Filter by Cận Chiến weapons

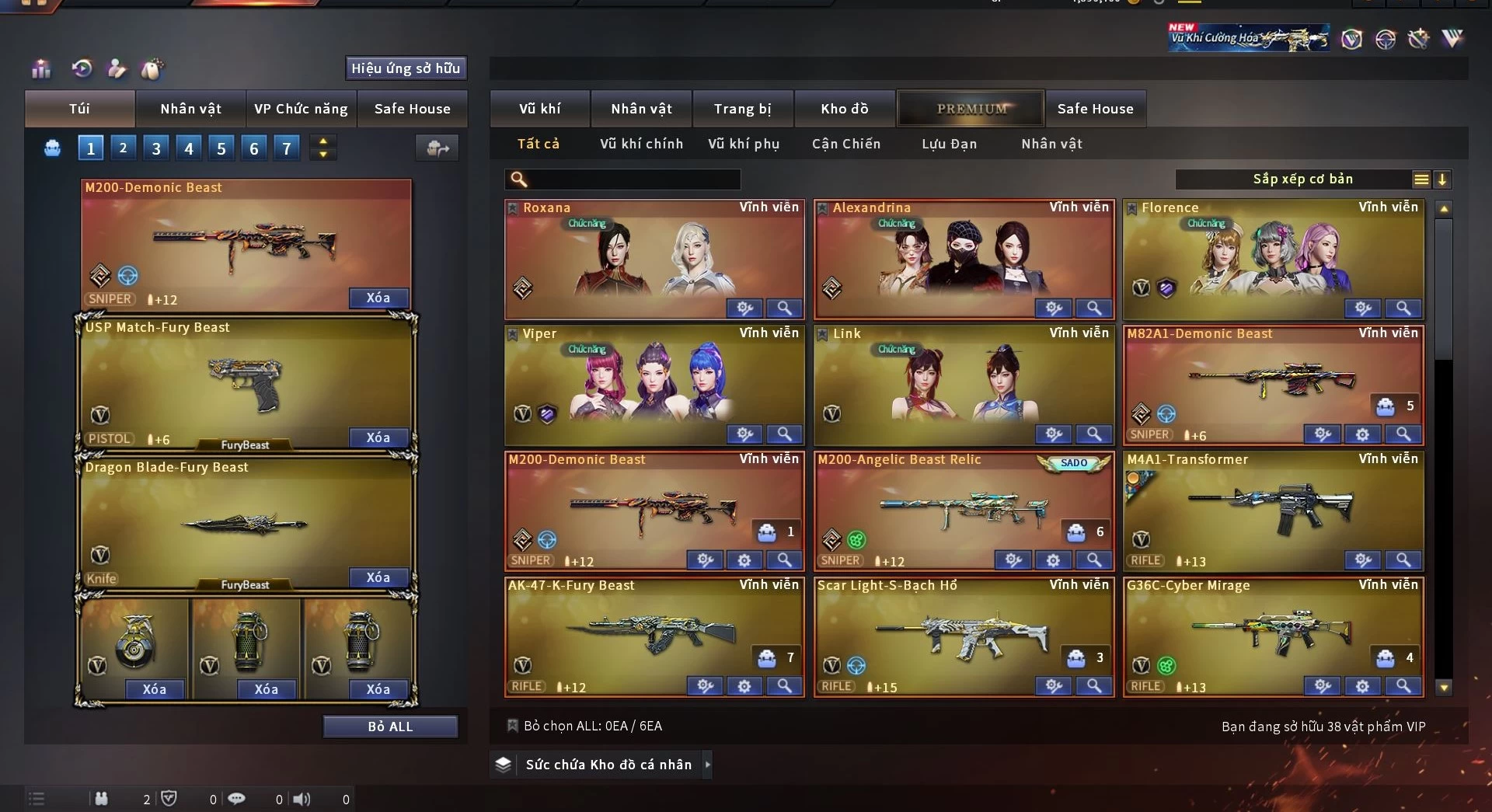(845, 144)
